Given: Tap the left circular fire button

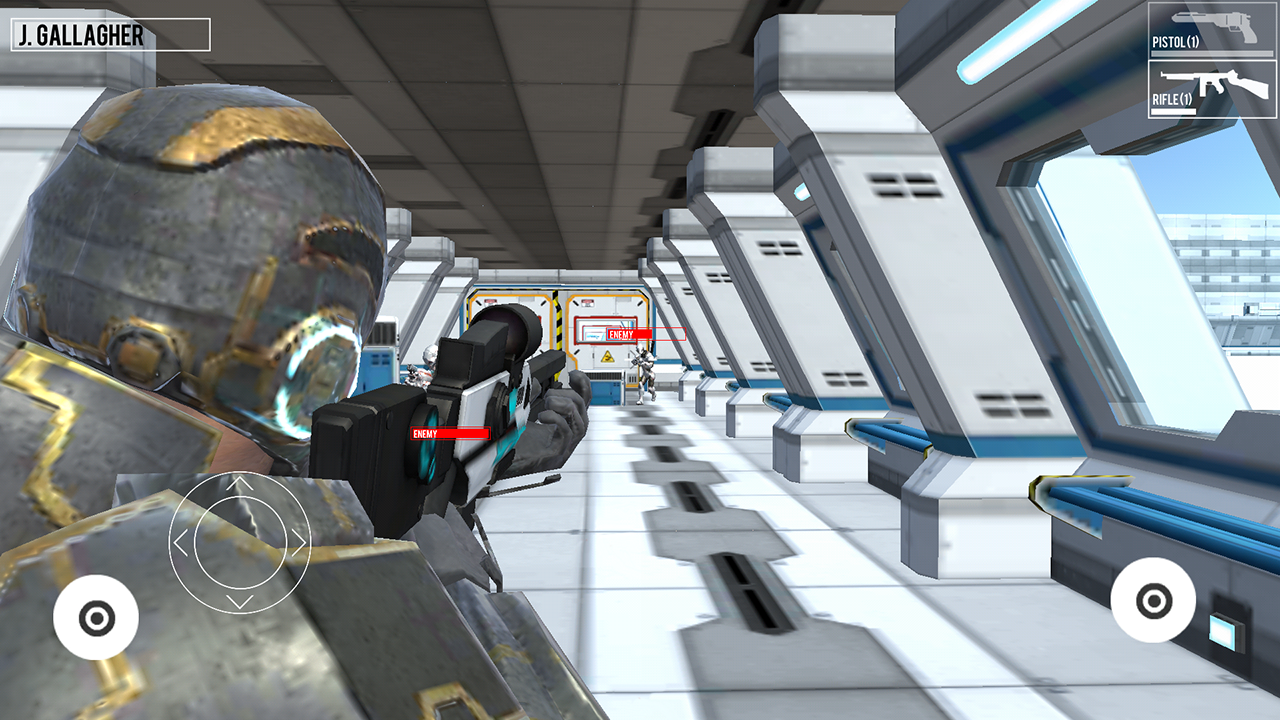Looking at the screenshot, I should (x=98, y=617).
